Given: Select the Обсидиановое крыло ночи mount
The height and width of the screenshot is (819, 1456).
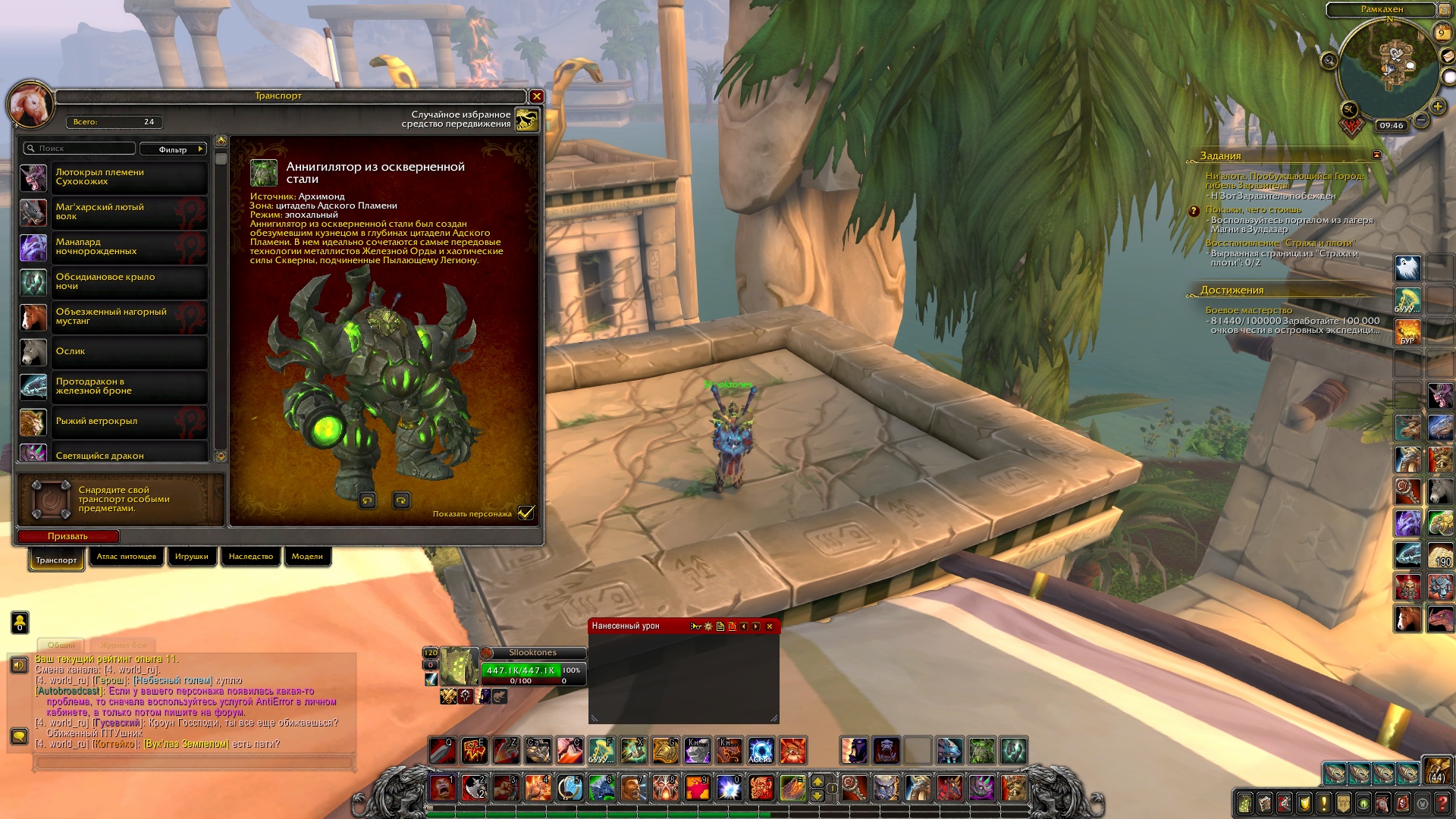Looking at the screenshot, I should [x=114, y=282].
